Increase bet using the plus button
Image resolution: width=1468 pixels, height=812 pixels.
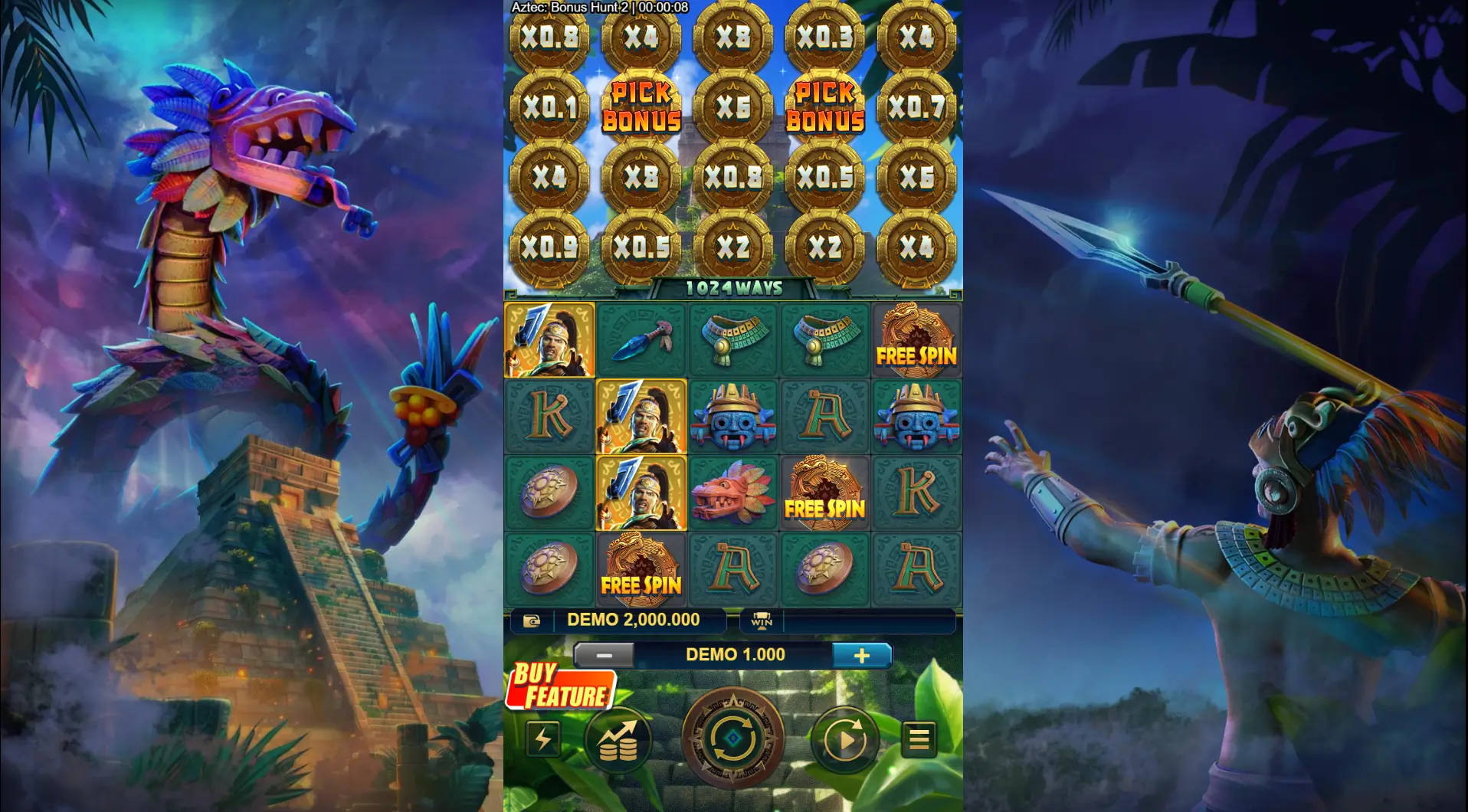[864, 655]
